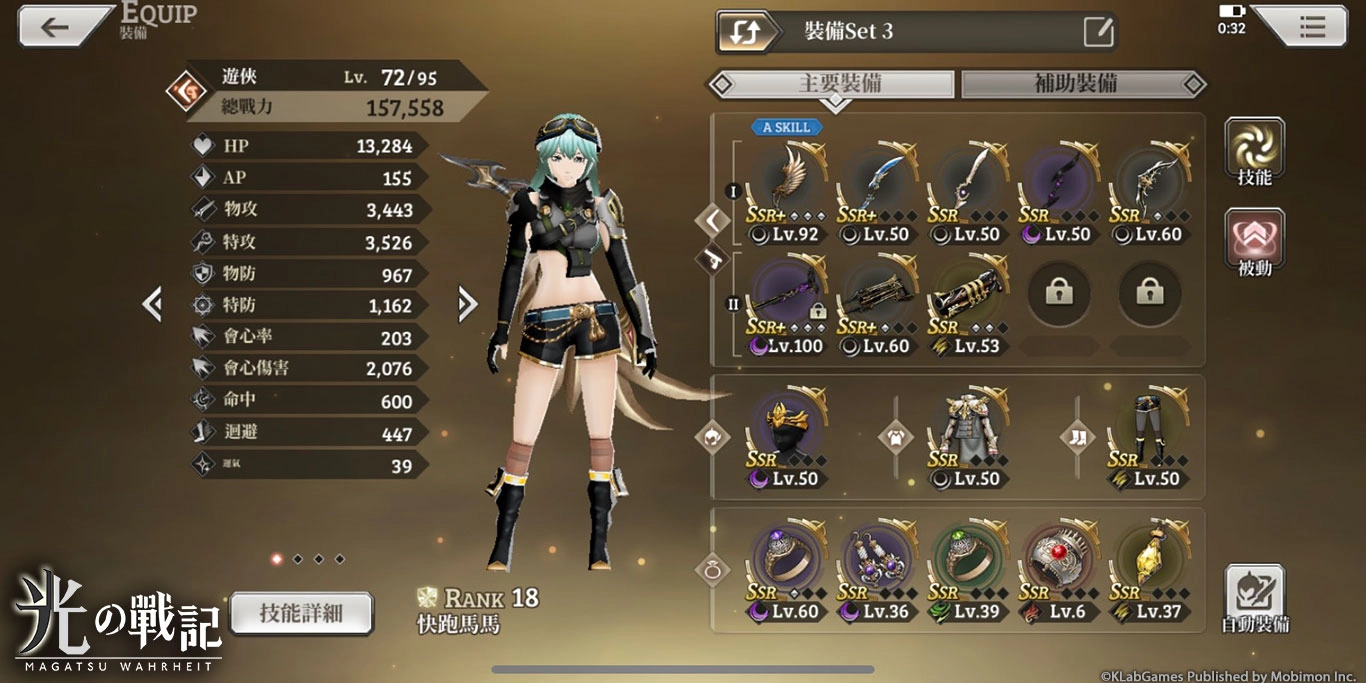This screenshot has width=1366, height=683.
Task: Switch to the 主要裝備 tab
Action: [x=839, y=84]
